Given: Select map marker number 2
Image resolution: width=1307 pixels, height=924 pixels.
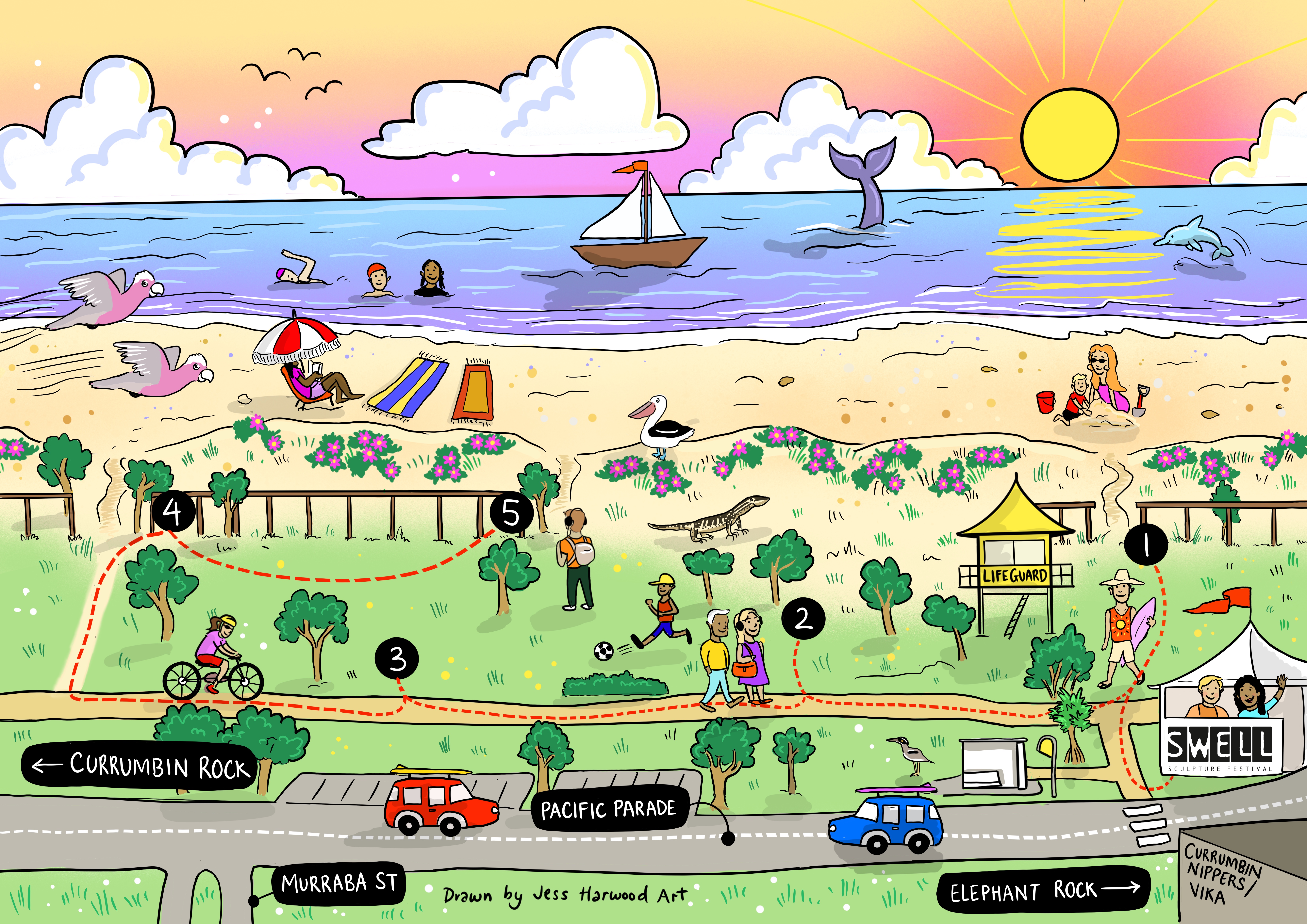Looking at the screenshot, I should click(803, 618).
